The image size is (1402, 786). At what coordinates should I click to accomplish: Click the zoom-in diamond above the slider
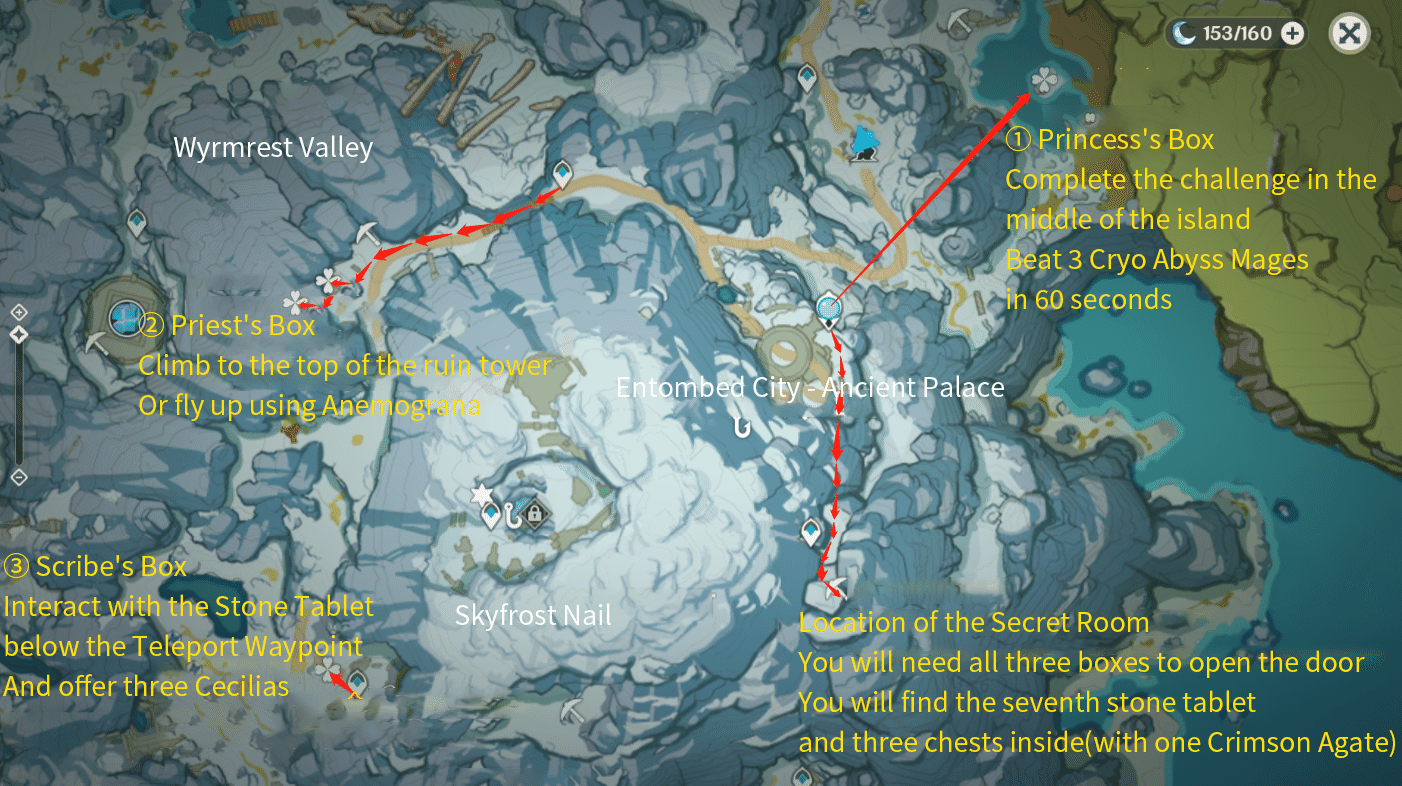(x=19, y=312)
